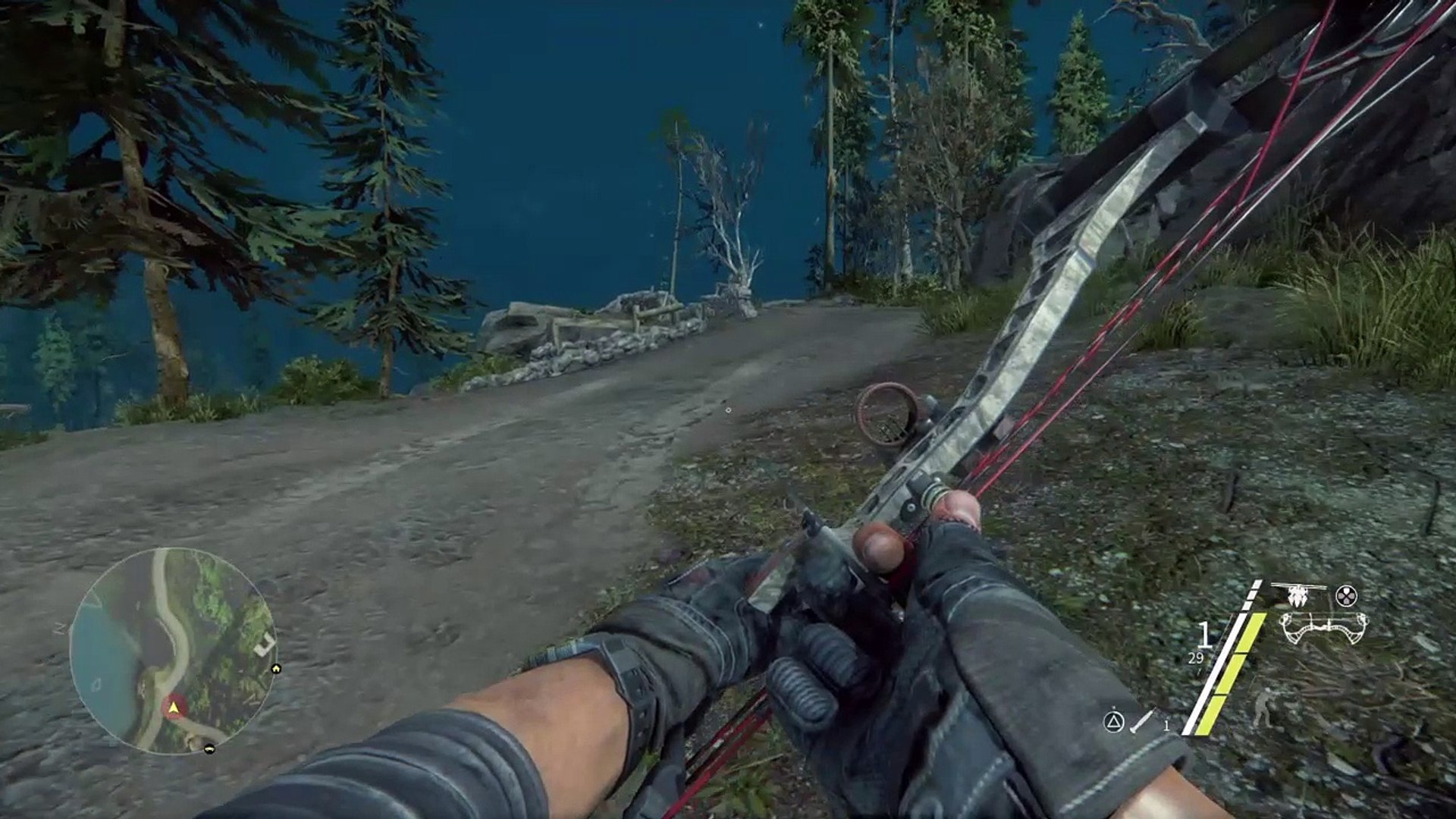The height and width of the screenshot is (819, 1456).
Task: Select the compound bow weapon icon
Action: (x=1323, y=629)
